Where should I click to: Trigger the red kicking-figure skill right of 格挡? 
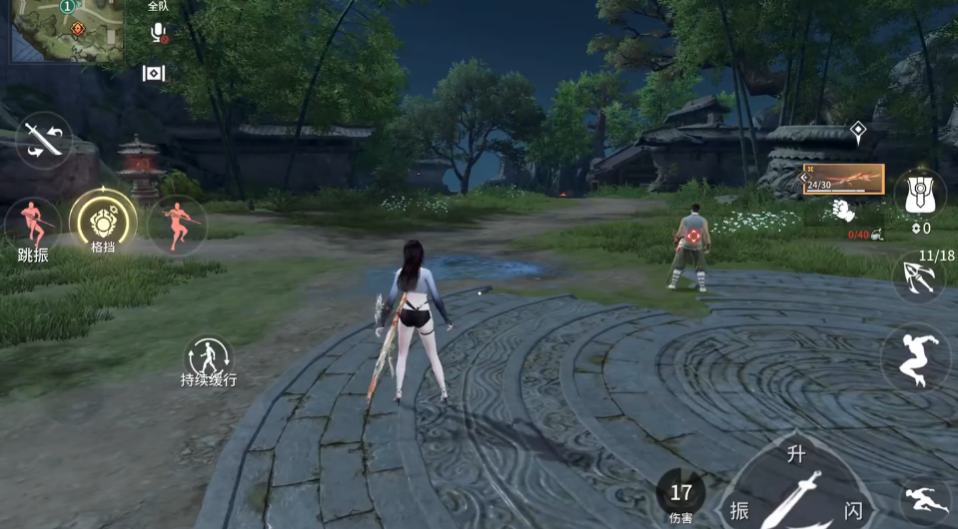(177, 223)
